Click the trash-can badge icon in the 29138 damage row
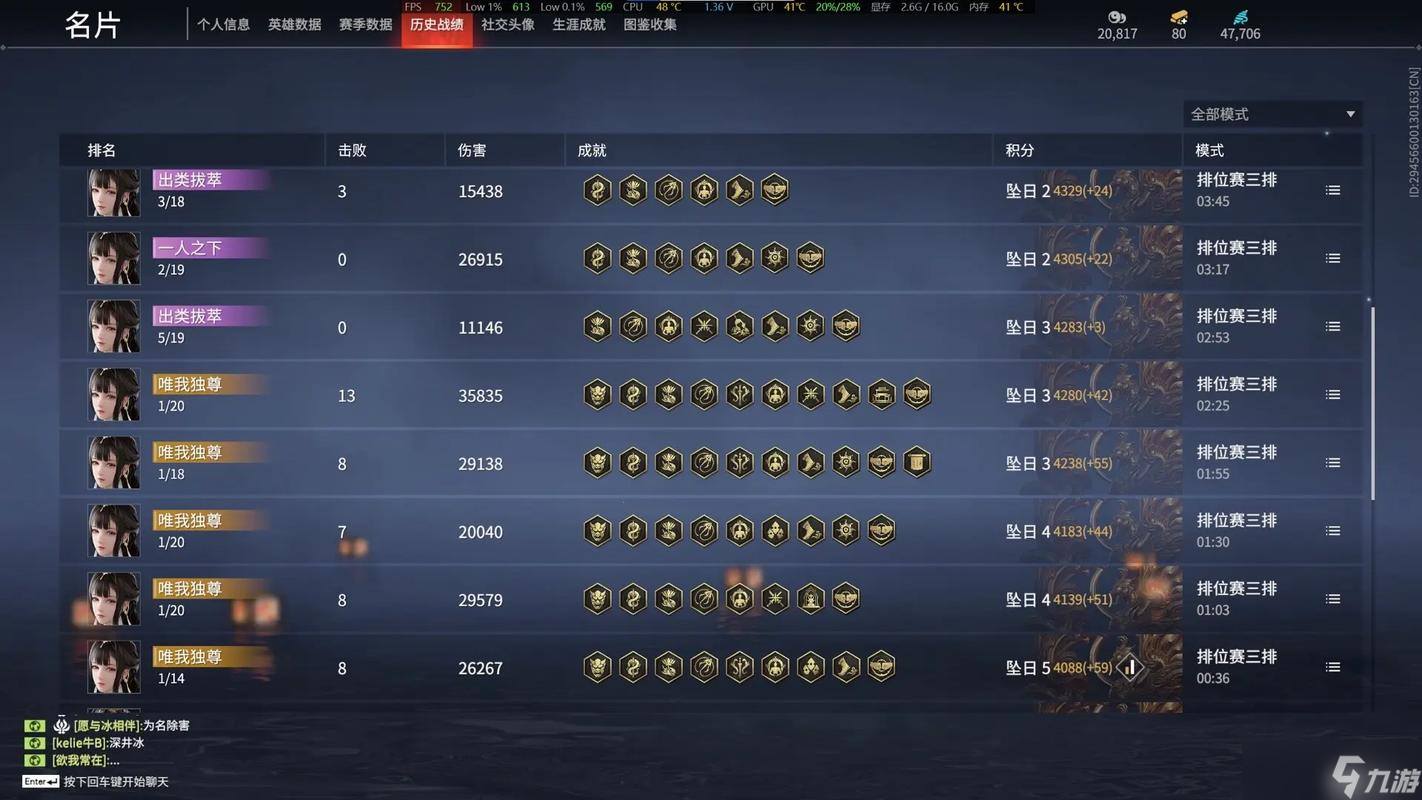The height and width of the screenshot is (800, 1422). [x=917, y=462]
